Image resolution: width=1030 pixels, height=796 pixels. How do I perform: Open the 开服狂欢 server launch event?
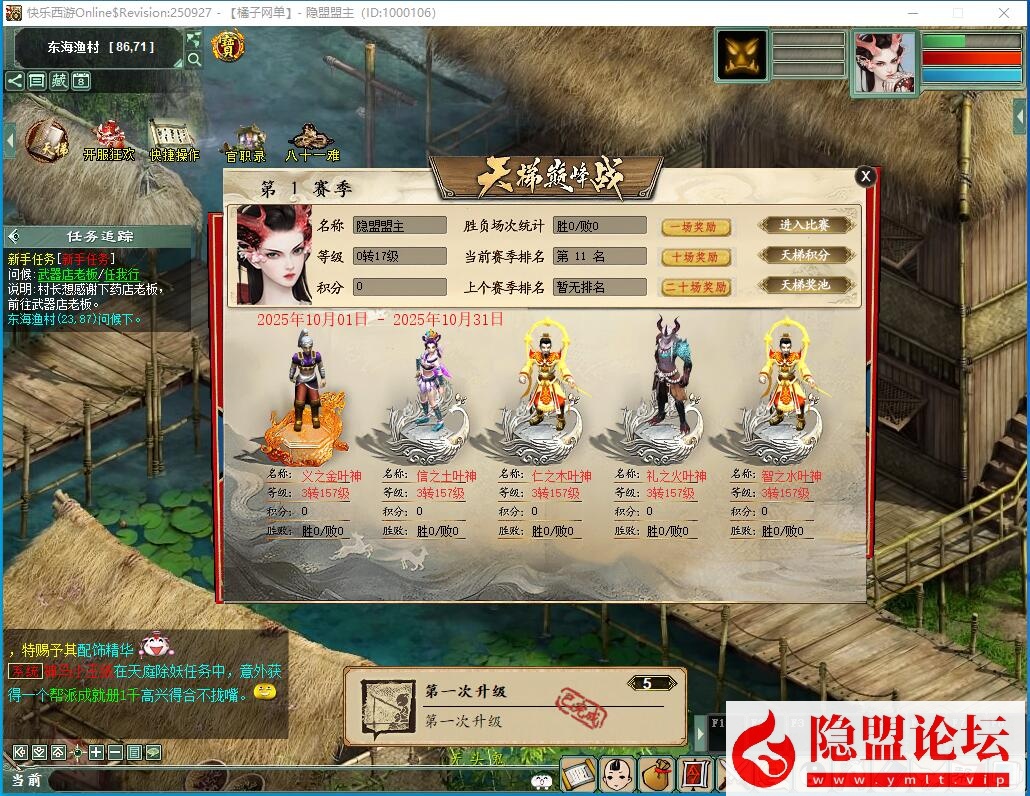tap(108, 141)
